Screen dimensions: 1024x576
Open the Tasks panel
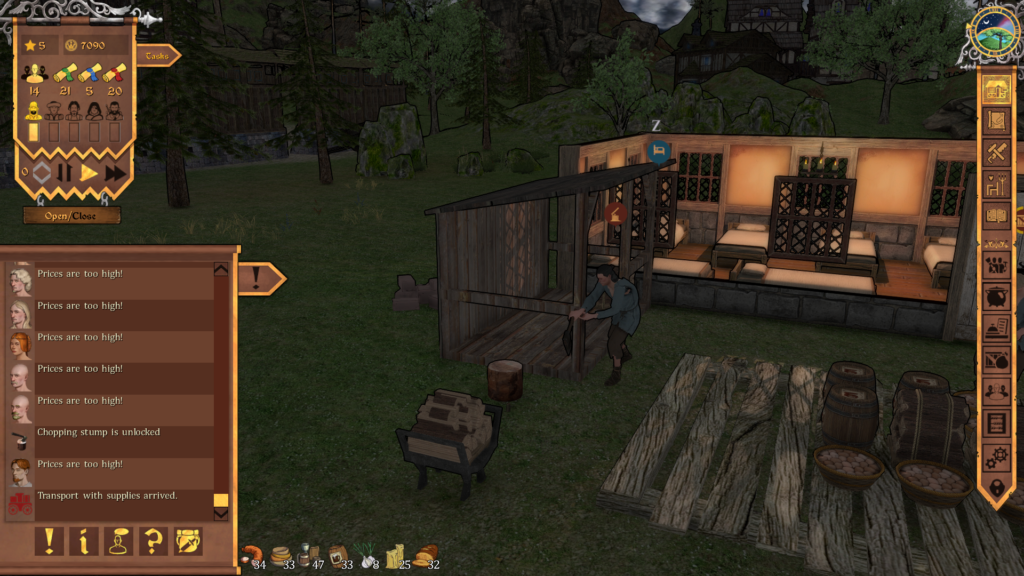[157, 56]
